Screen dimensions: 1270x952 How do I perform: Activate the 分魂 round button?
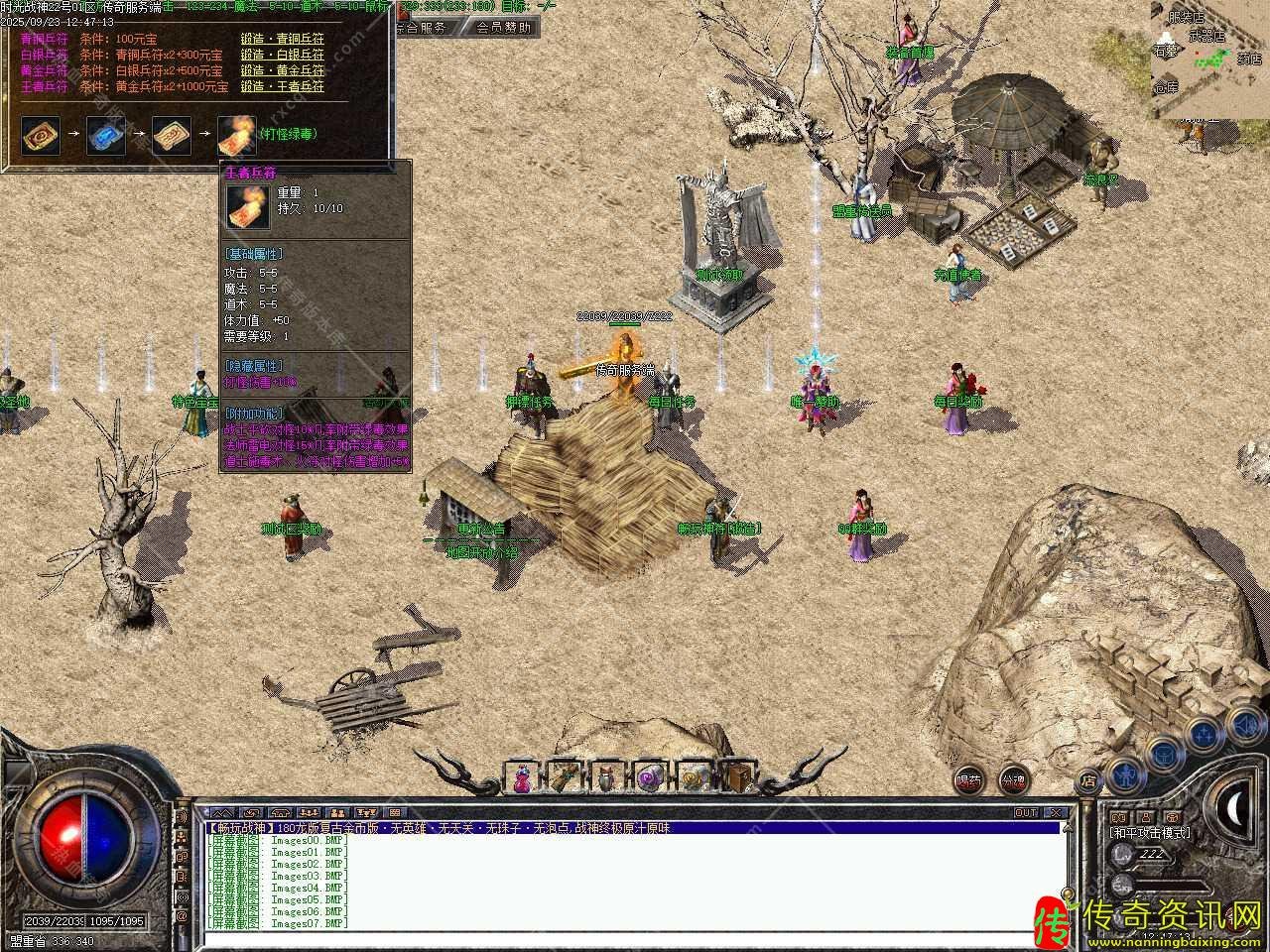(1013, 780)
